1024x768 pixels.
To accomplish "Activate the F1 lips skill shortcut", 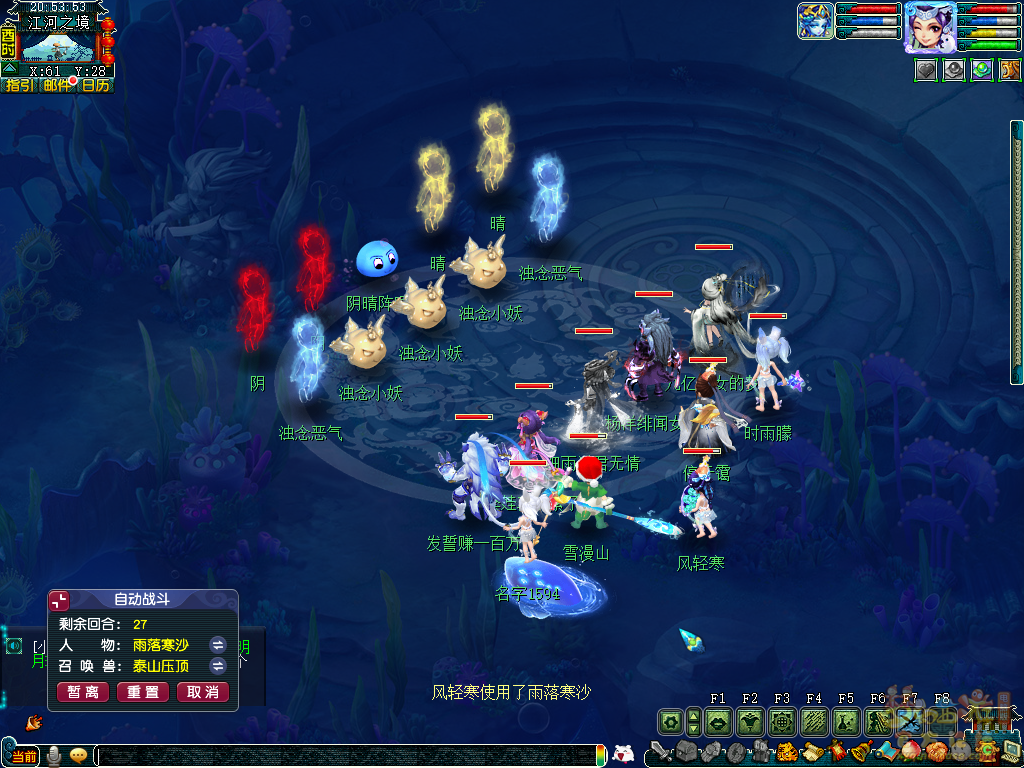I will [x=718, y=721].
